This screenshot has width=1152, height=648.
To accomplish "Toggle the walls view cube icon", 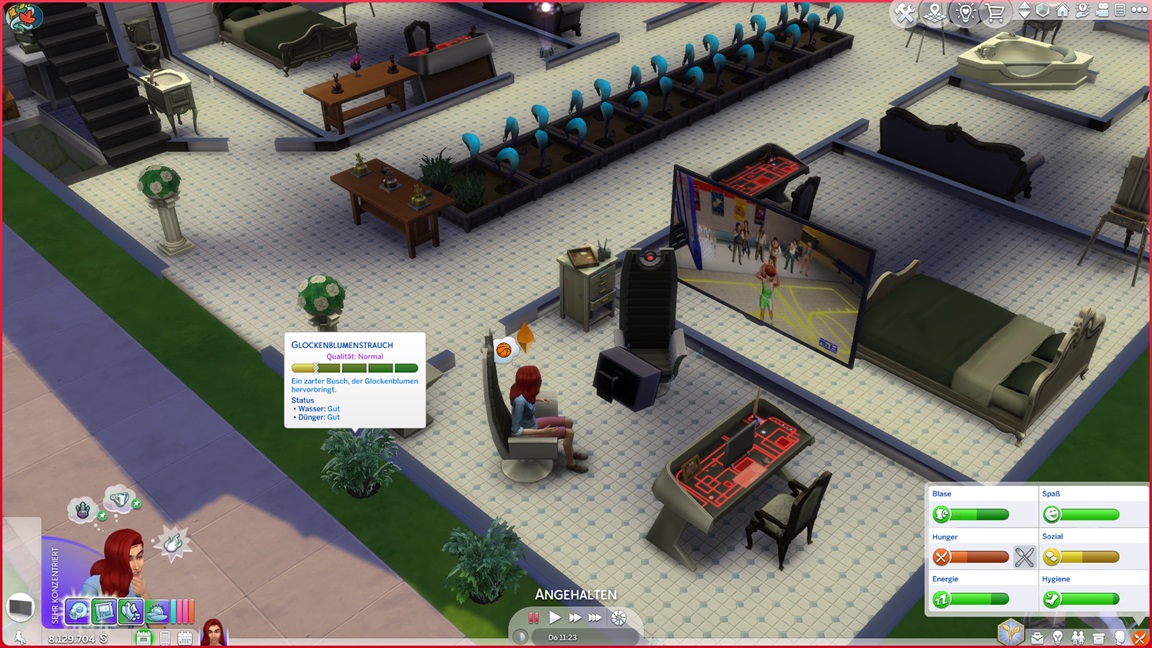I will point(1043,11).
